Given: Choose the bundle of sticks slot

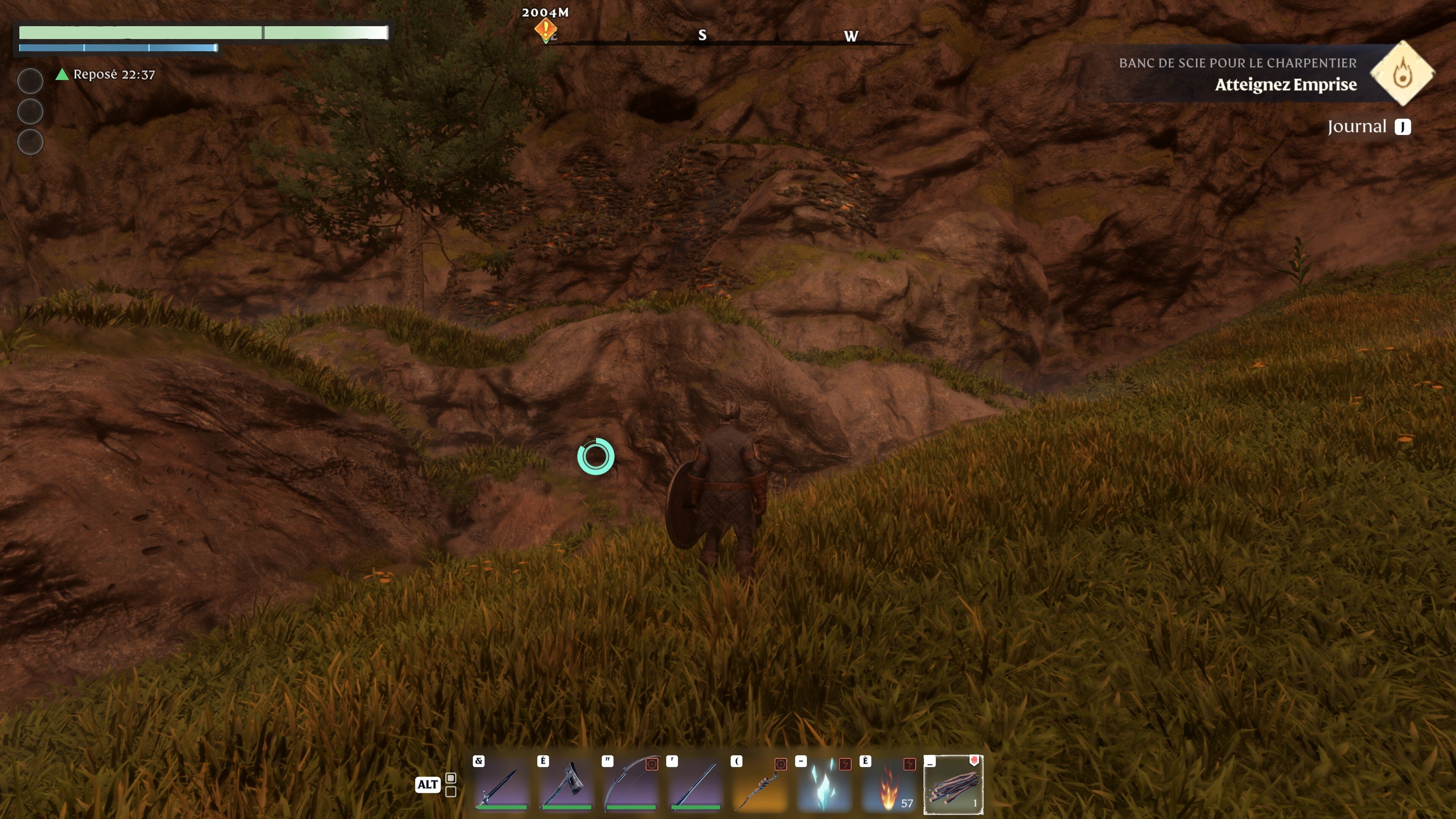Looking at the screenshot, I should (x=953, y=784).
